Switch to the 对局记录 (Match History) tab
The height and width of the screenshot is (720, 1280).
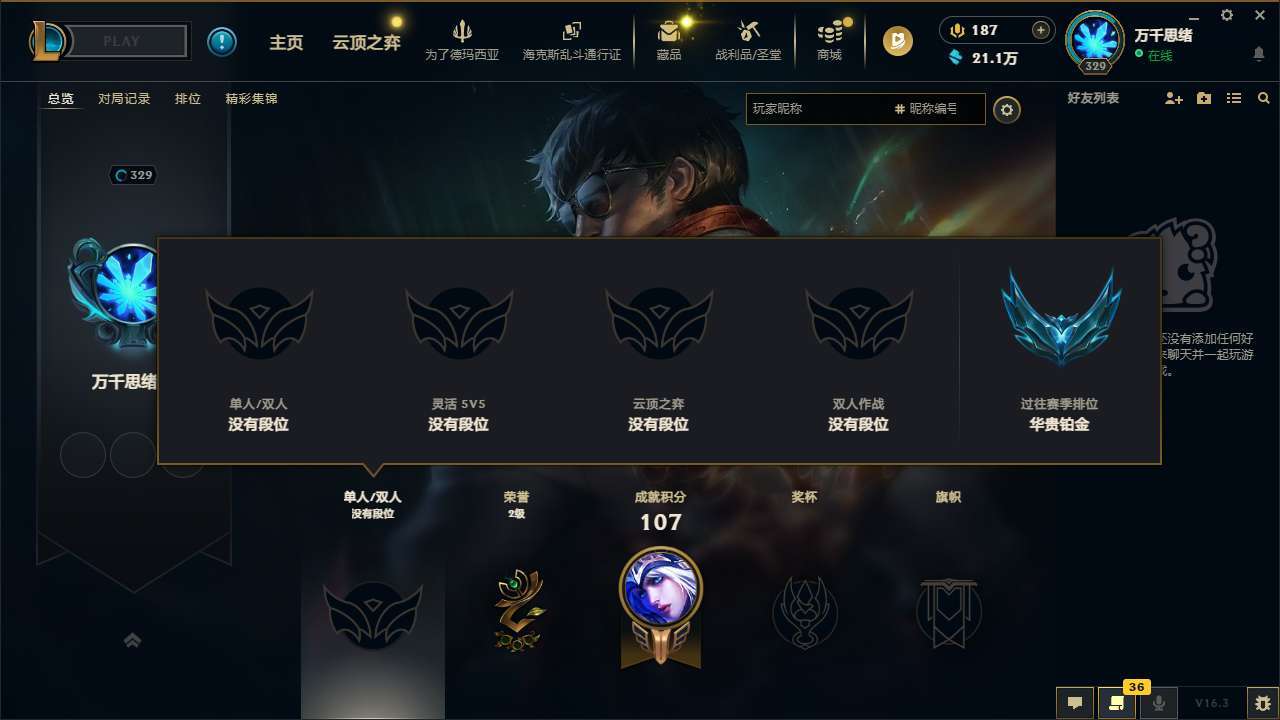tap(122, 98)
